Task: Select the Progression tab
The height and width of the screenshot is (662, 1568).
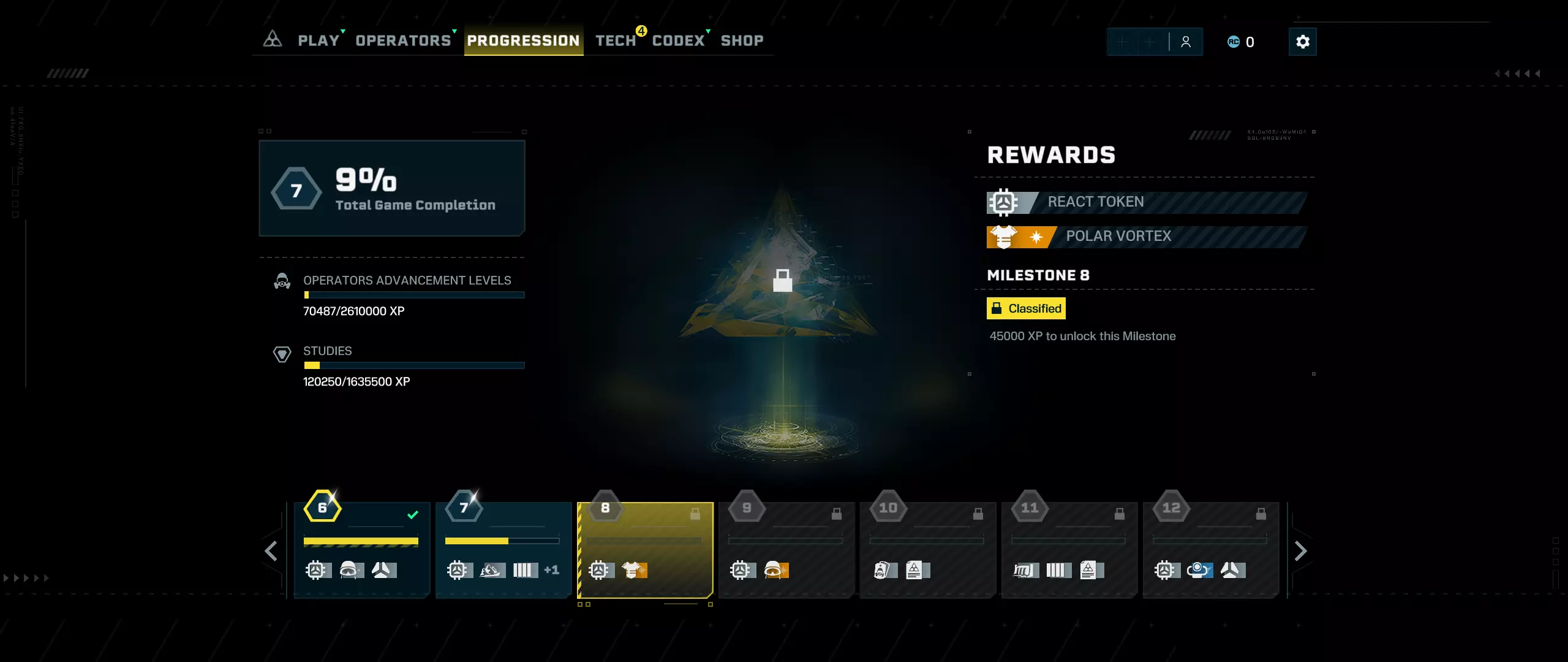Action: click(x=523, y=40)
